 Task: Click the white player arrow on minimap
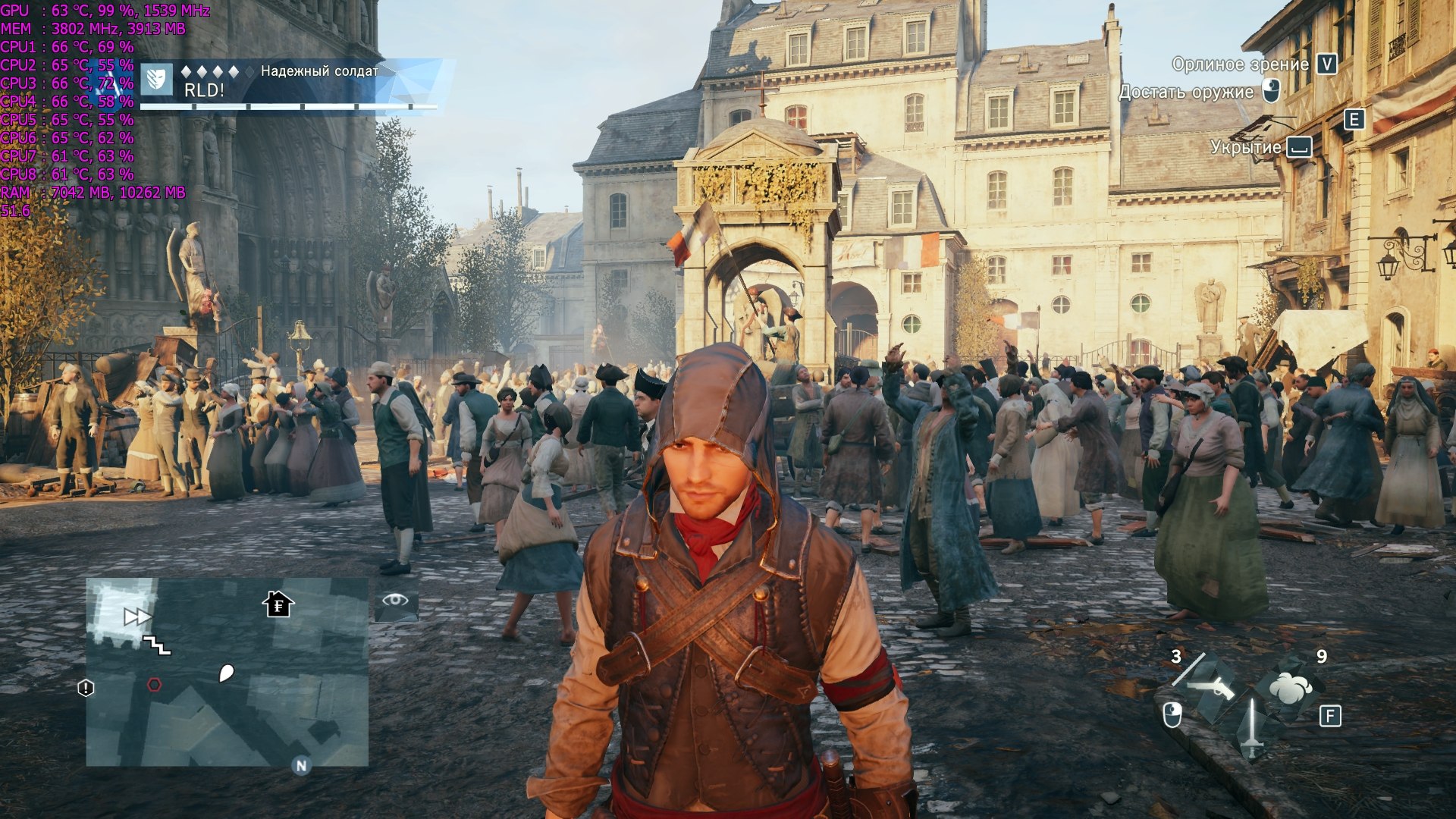pos(226,673)
